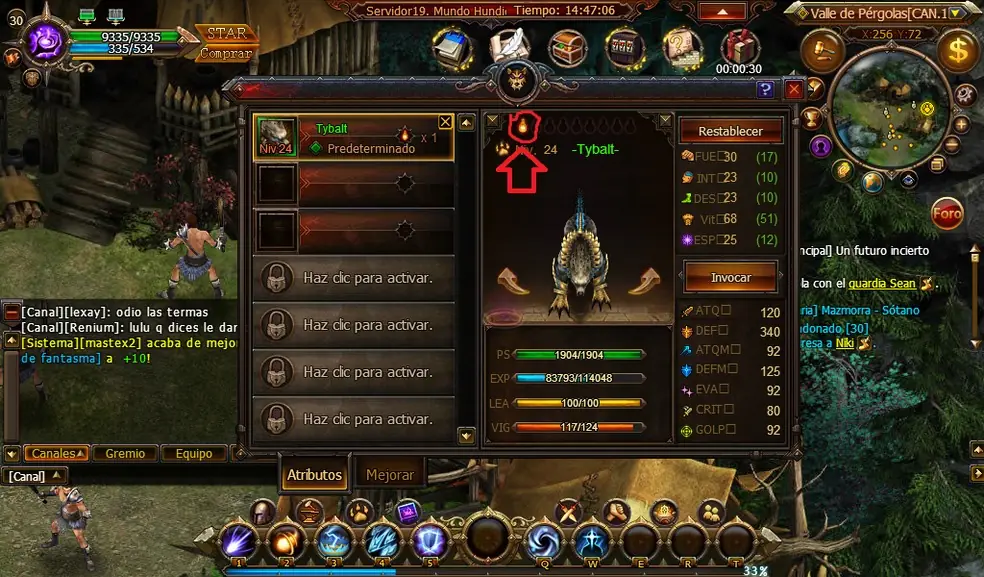Open the gold dollar shop icon
The image size is (984, 577).
958,49
